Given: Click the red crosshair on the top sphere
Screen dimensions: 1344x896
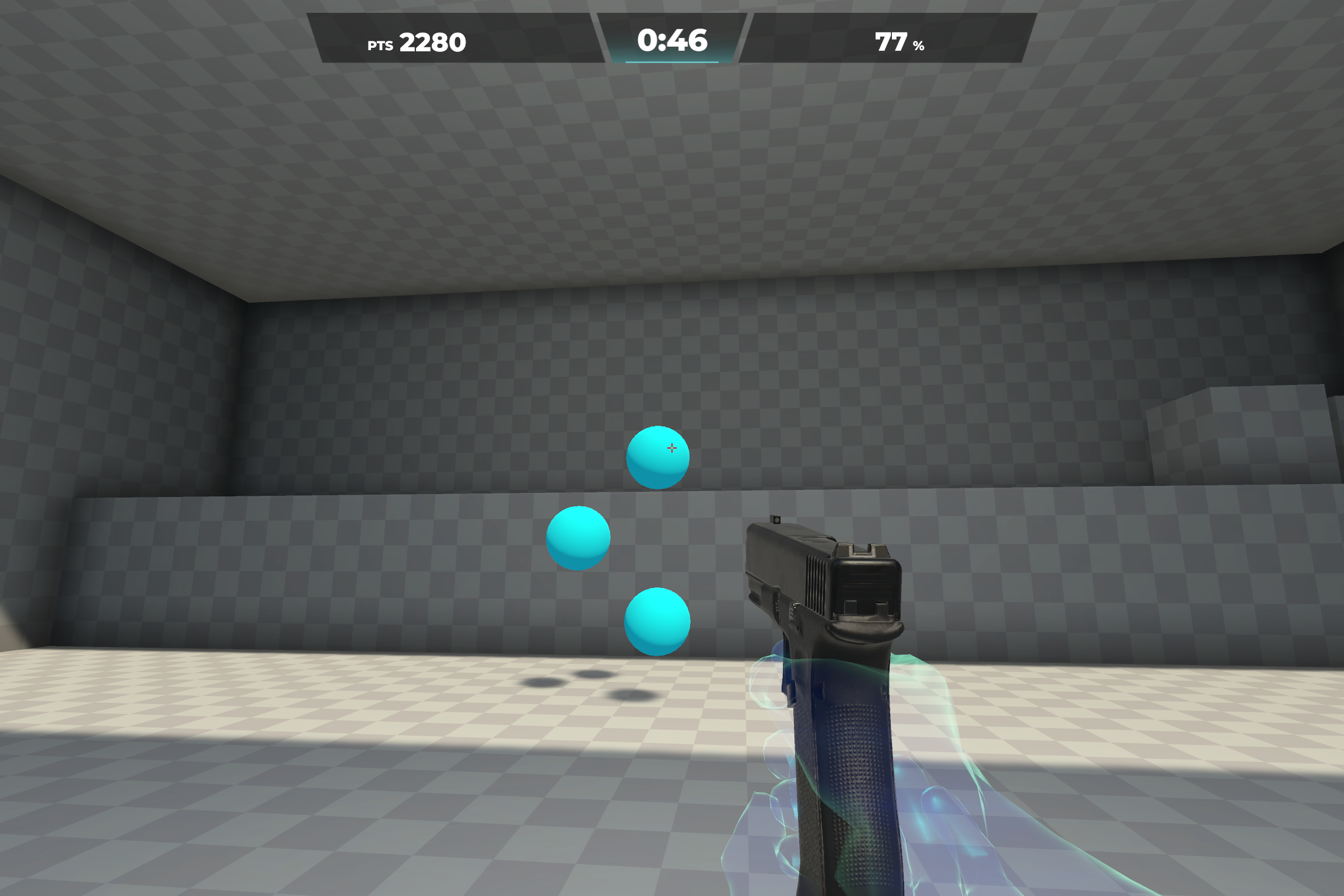Looking at the screenshot, I should [x=672, y=448].
